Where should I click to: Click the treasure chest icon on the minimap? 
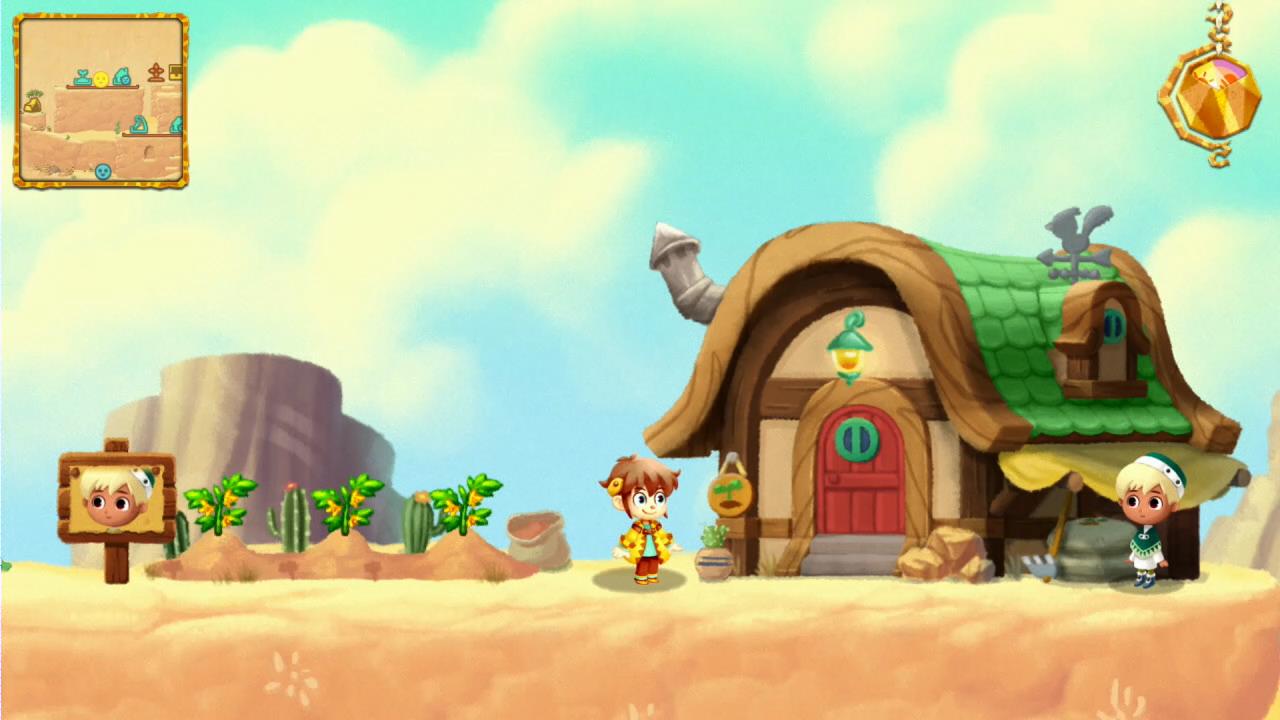[x=175, y=72]
